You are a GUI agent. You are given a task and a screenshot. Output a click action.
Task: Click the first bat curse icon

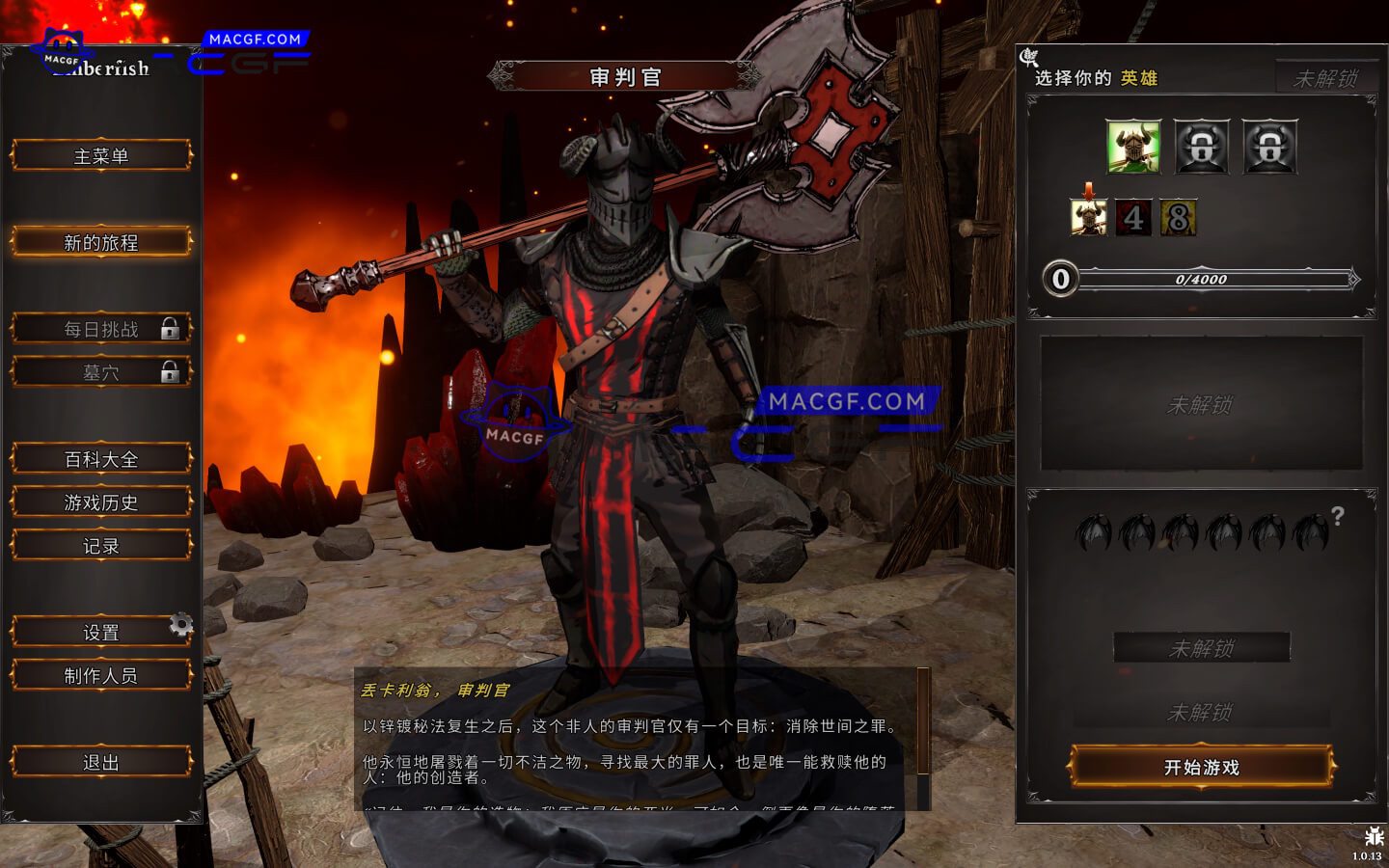[x=1095, y=533]
